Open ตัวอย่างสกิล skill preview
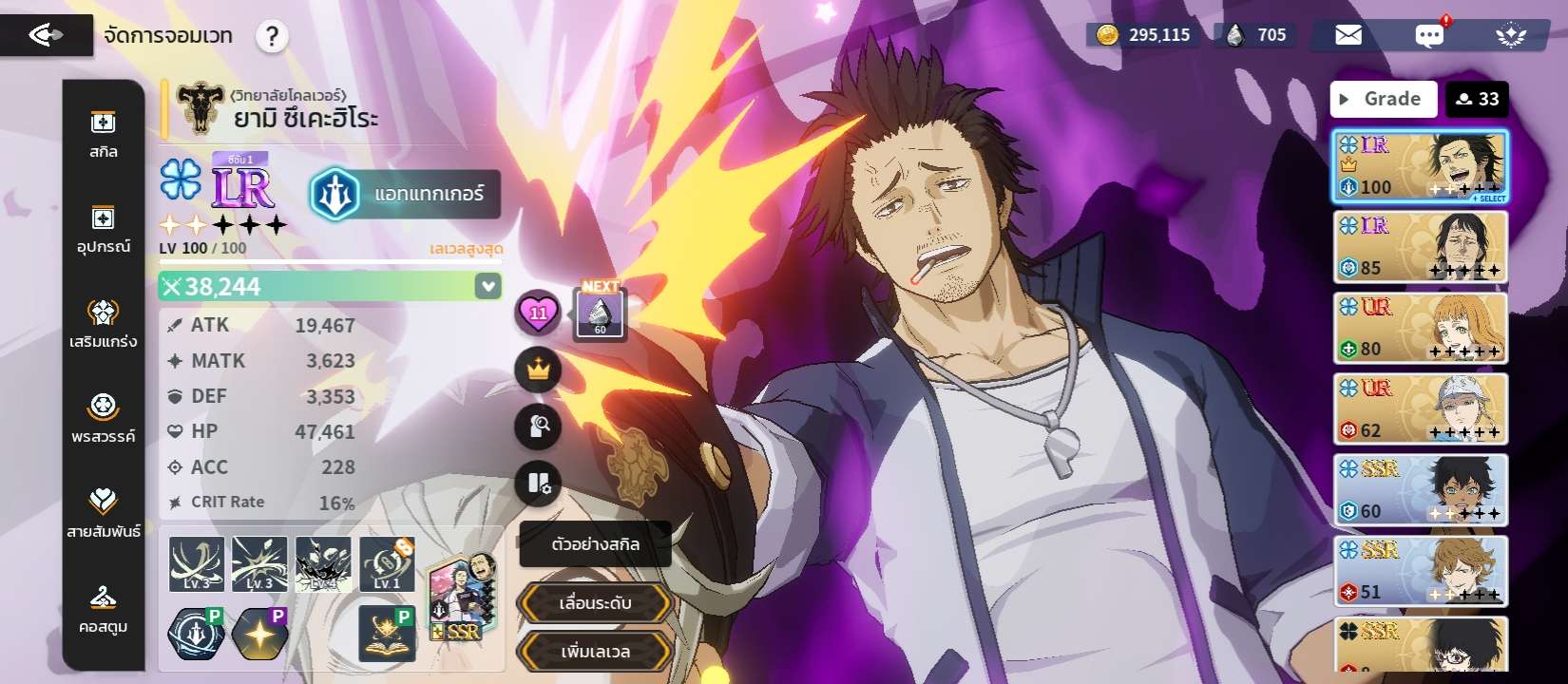Image resolution: width=1568 pixels, height=684 pixels. (595, 544)
